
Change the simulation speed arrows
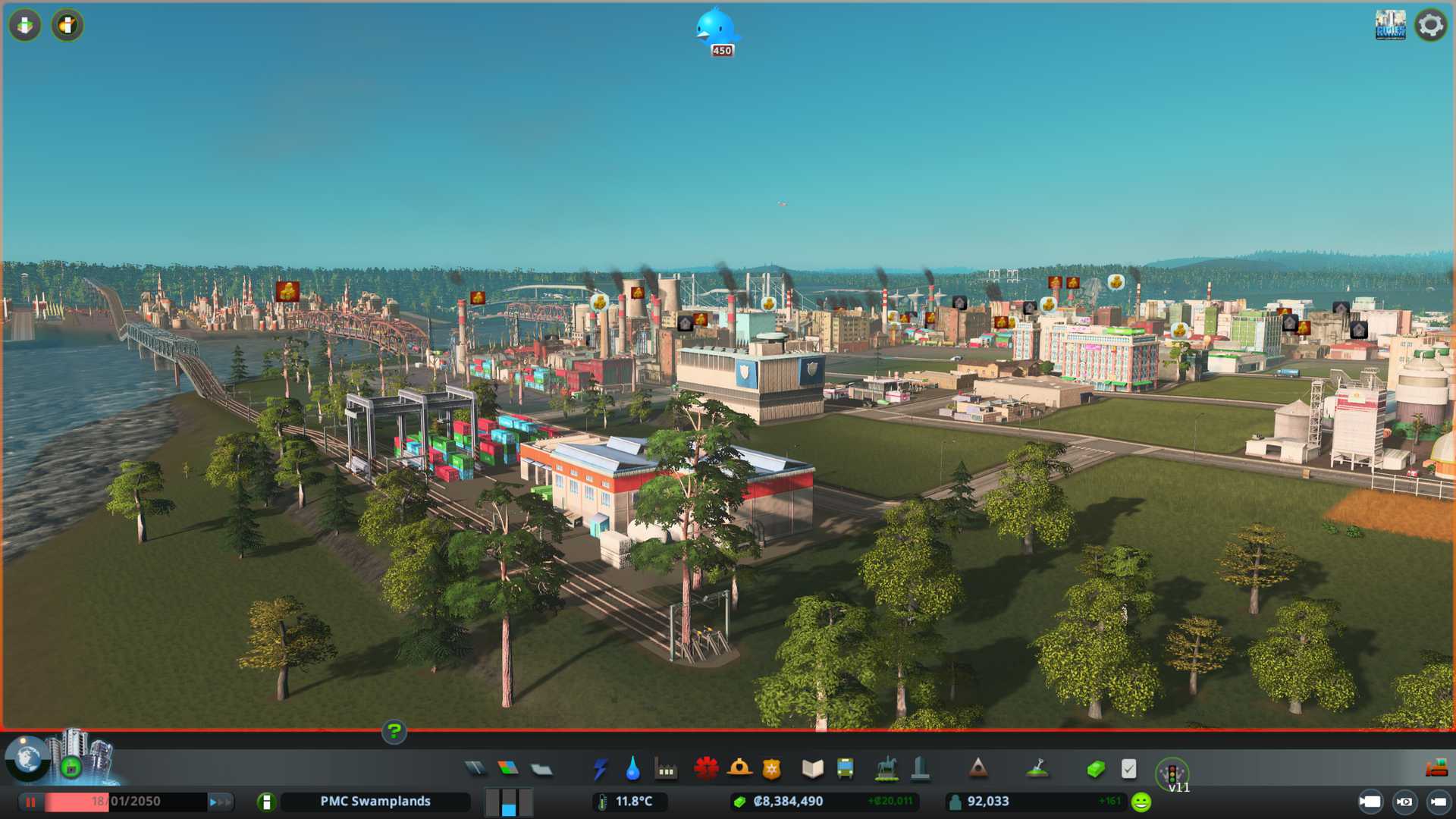[x=220, y=802]
